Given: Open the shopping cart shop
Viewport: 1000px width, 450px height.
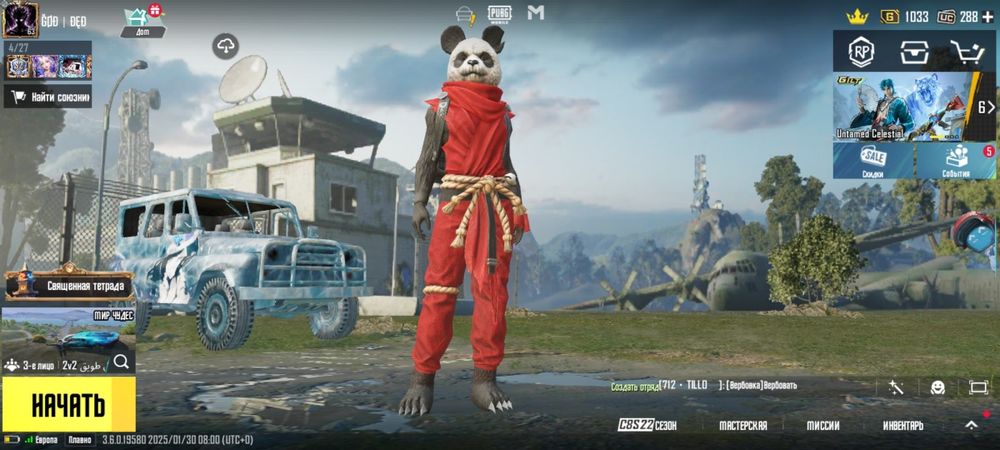Looking at the screenshot, I should click(966, 51).
